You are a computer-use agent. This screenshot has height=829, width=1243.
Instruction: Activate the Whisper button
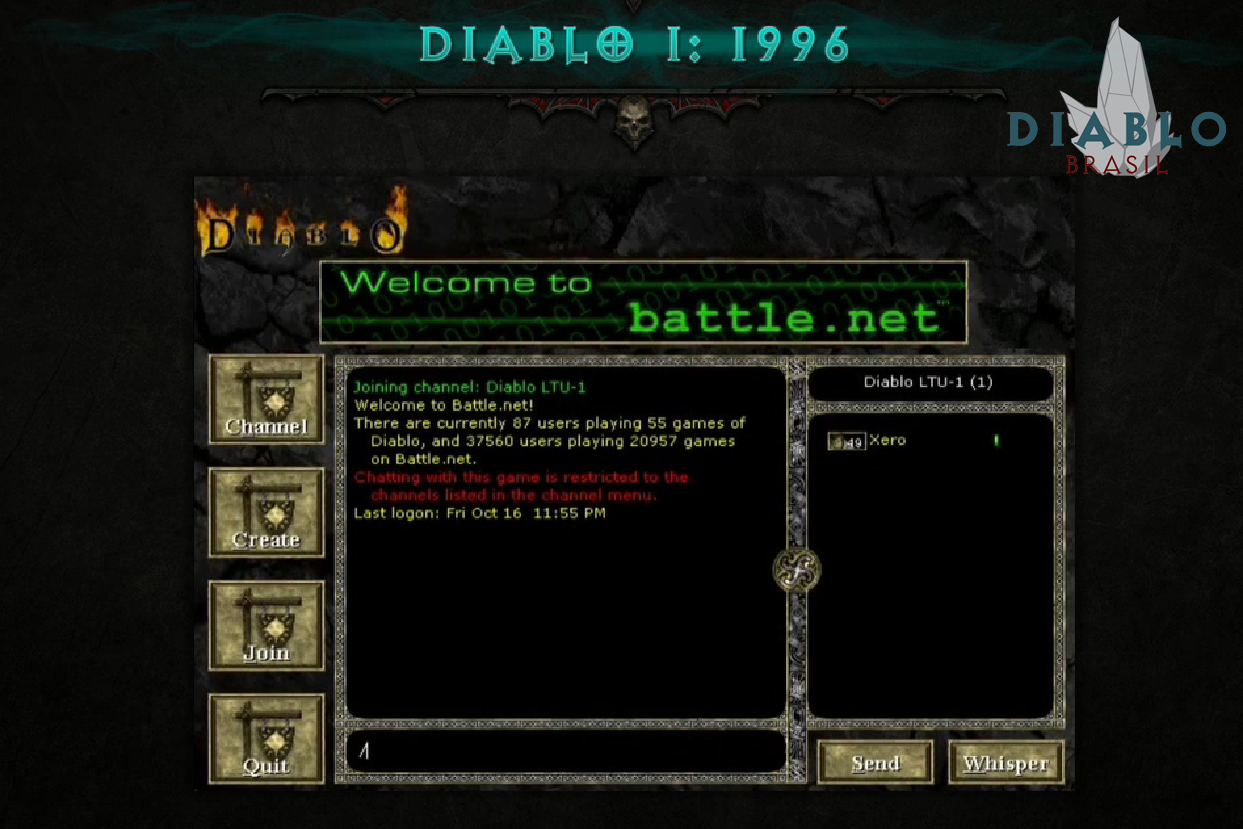(1005, 763)
